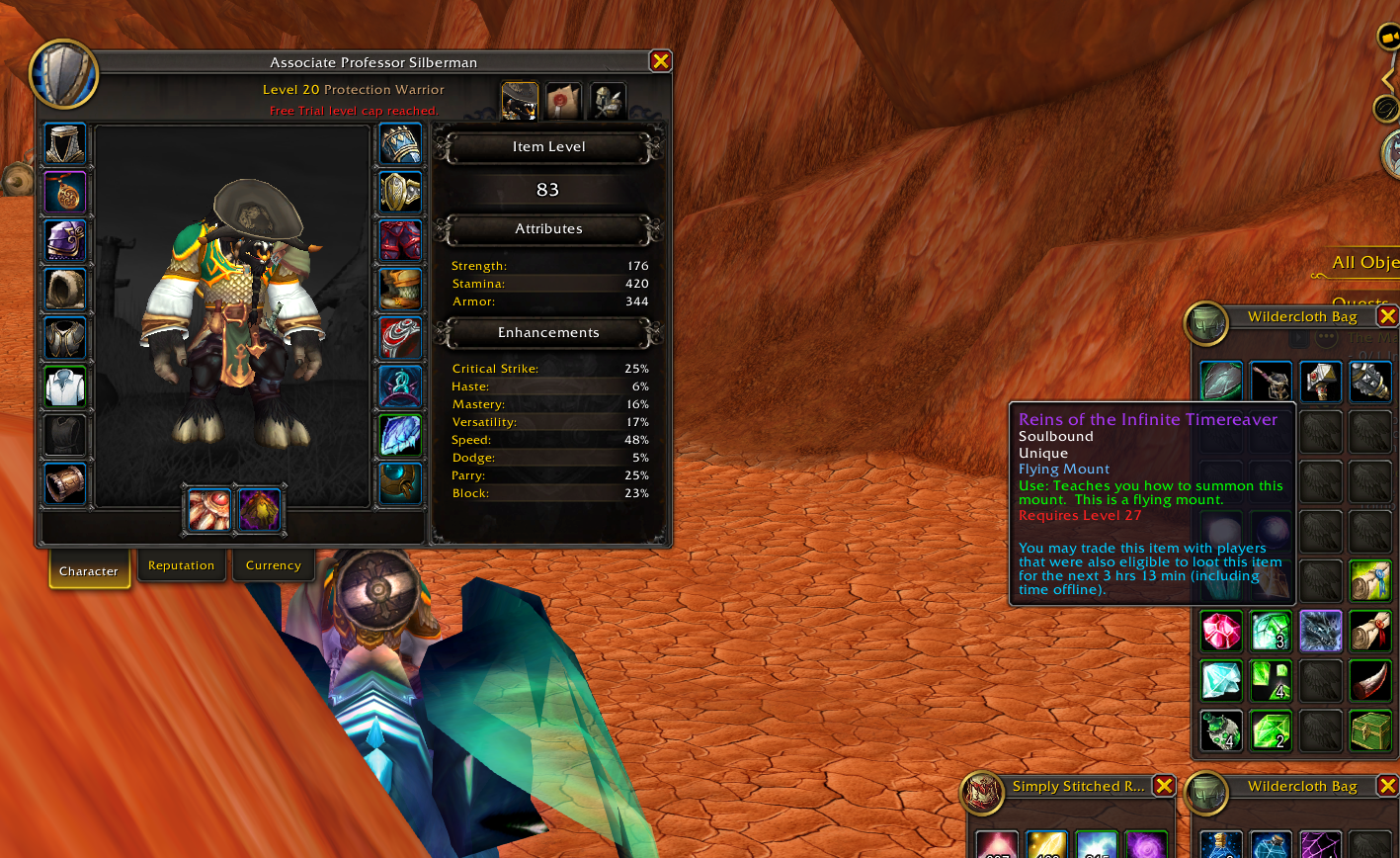The width and height of the screenshot is (1400, 858).
Task: Open the green treasure chest item
Action: [1370, 730]
